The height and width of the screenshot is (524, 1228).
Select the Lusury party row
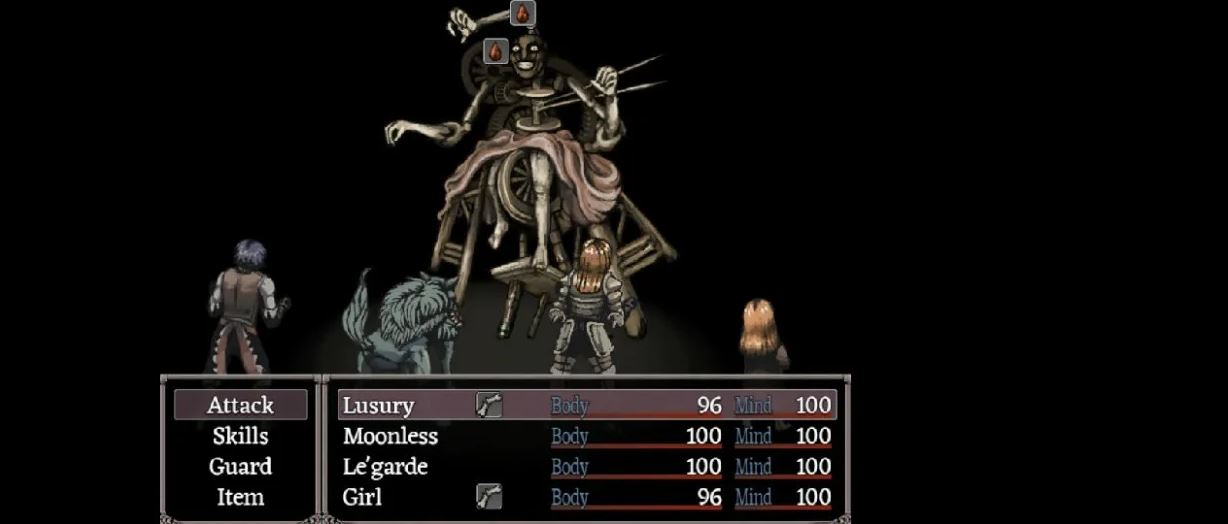pyautogui.click(x=586, y=405)
